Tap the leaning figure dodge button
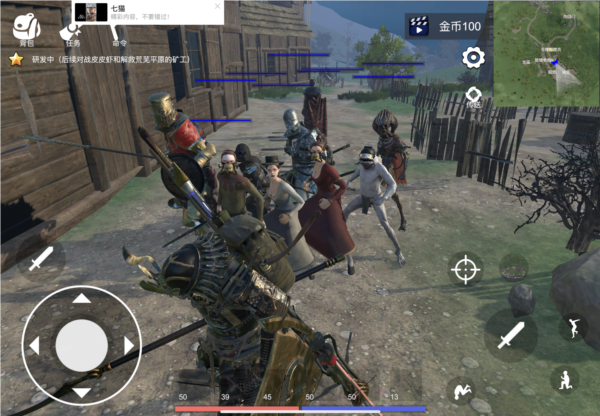 (x=573, y=327)
